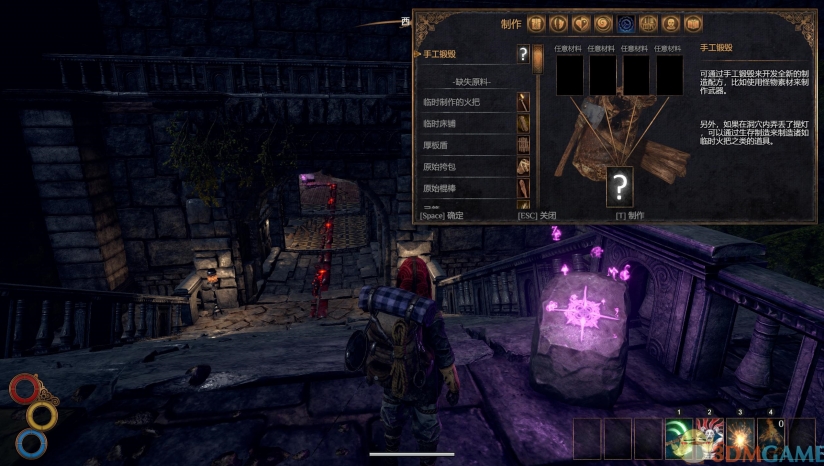824x466 pixels.
Task: Use the fire item in slot 4
Action: tap(771, 438)
